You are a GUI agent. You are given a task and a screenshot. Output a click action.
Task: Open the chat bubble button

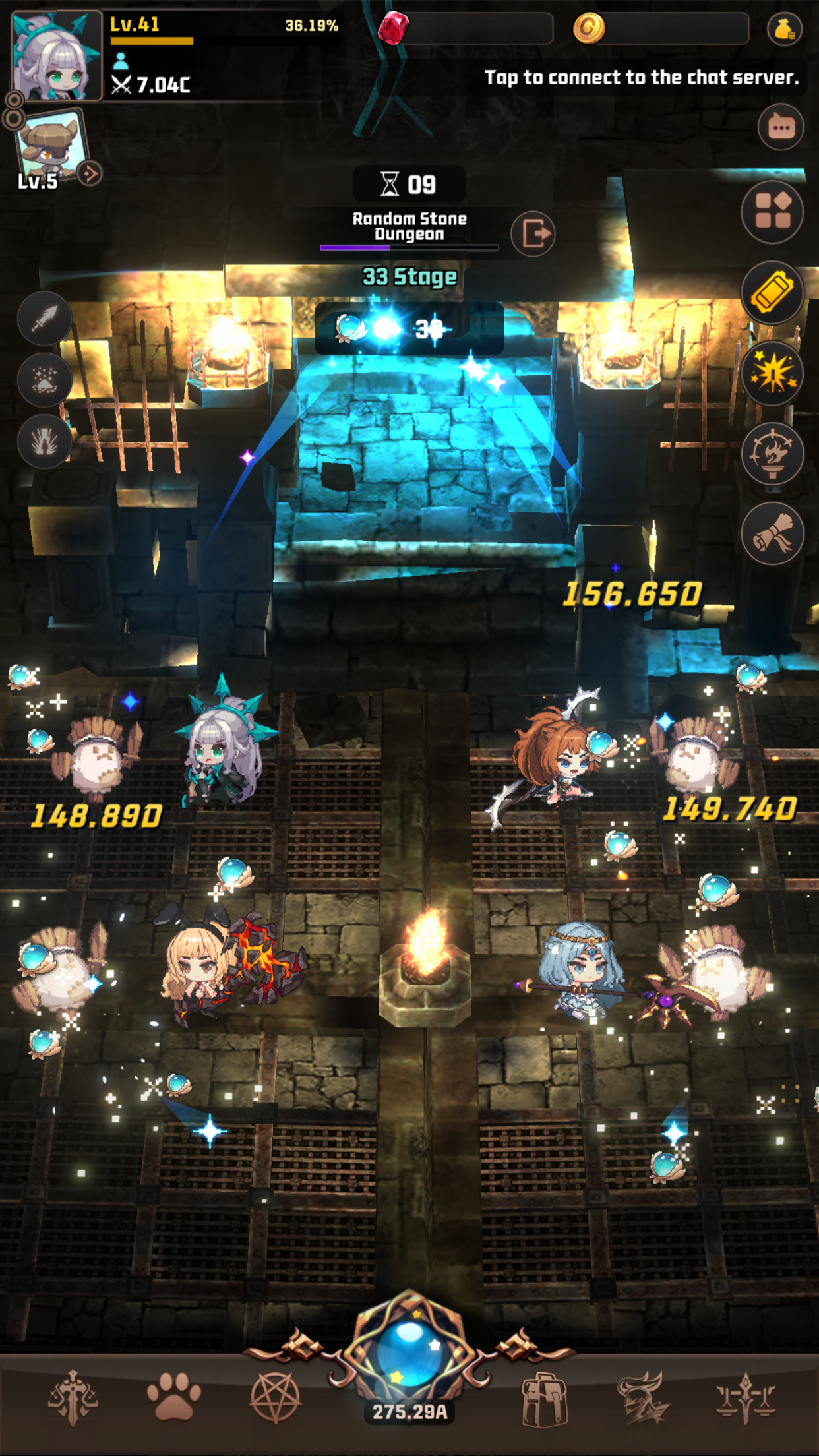pos(781,127)
